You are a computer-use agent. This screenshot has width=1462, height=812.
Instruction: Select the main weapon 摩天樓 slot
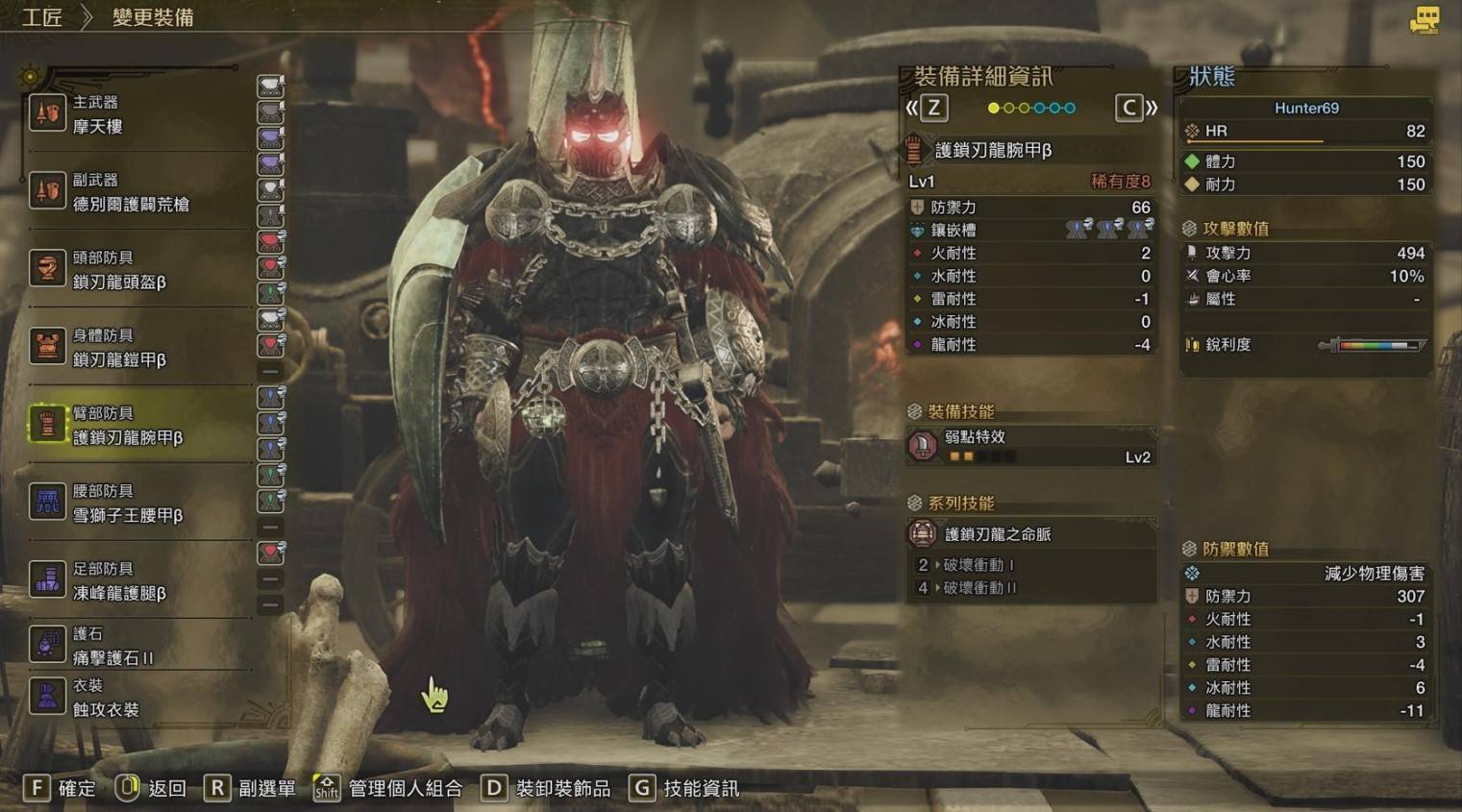[135, 114]
